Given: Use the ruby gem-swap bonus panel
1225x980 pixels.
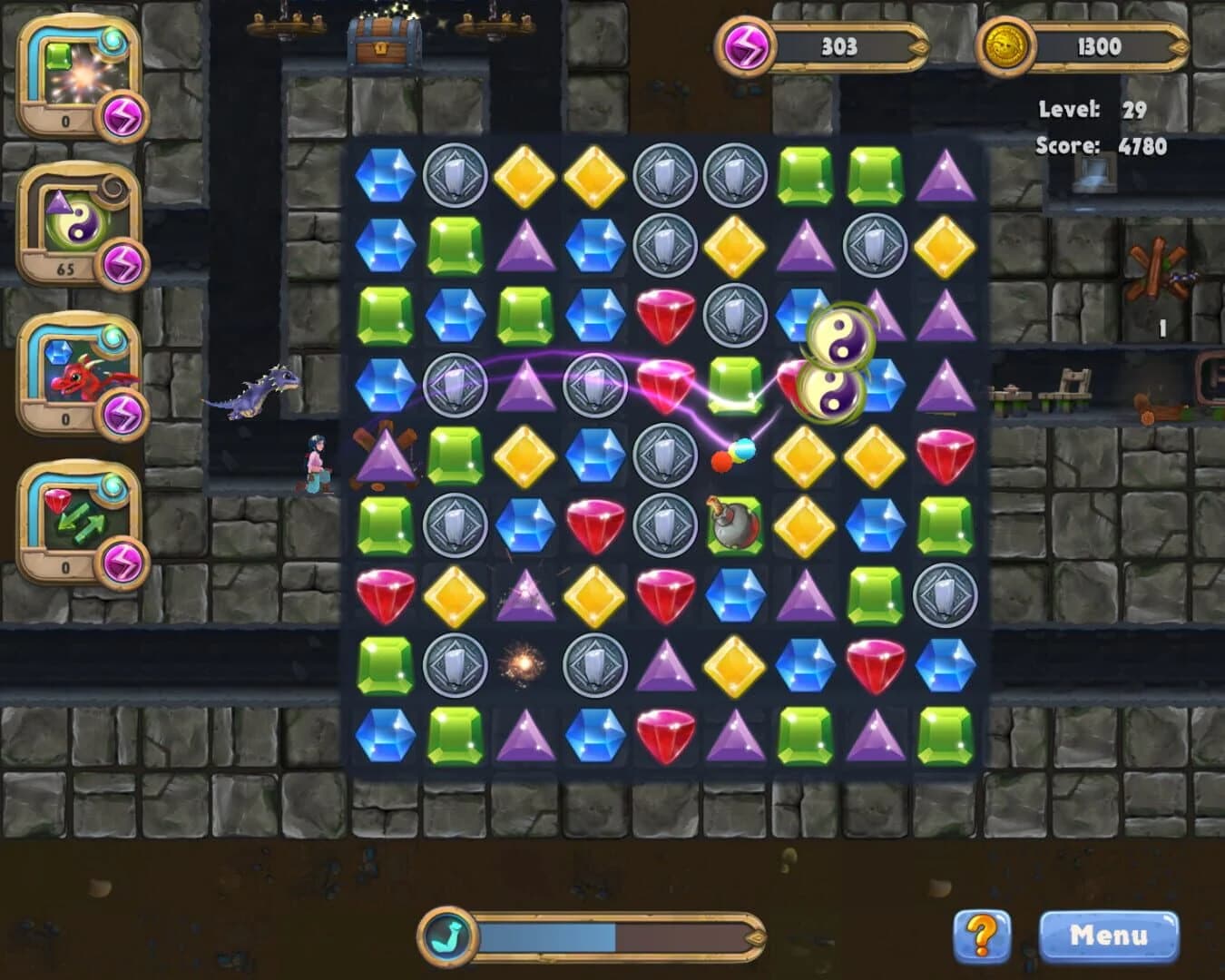Looking at the screenshot, I should (68, 513).
